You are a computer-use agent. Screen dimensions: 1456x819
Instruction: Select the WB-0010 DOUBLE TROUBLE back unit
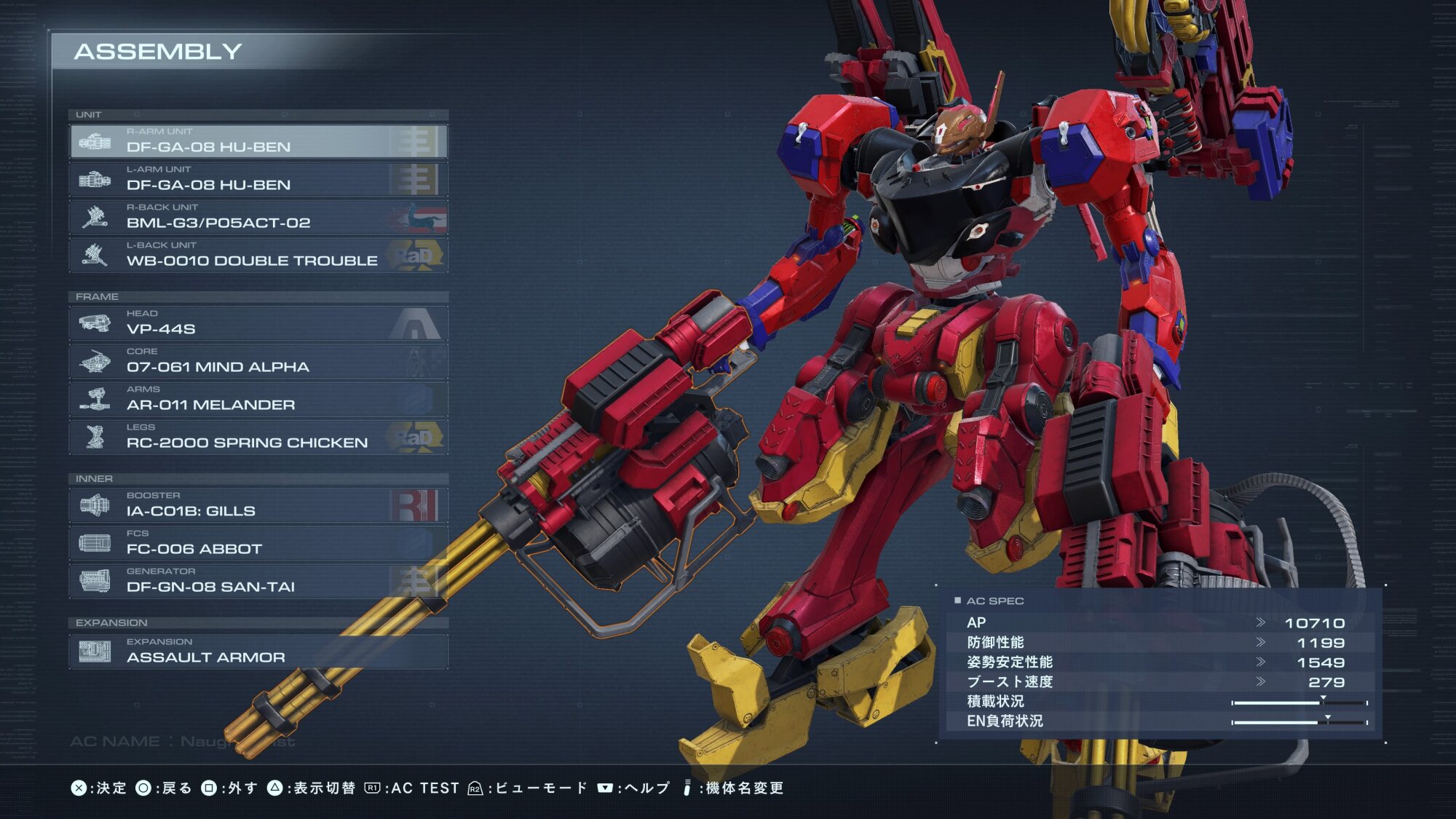258,255
